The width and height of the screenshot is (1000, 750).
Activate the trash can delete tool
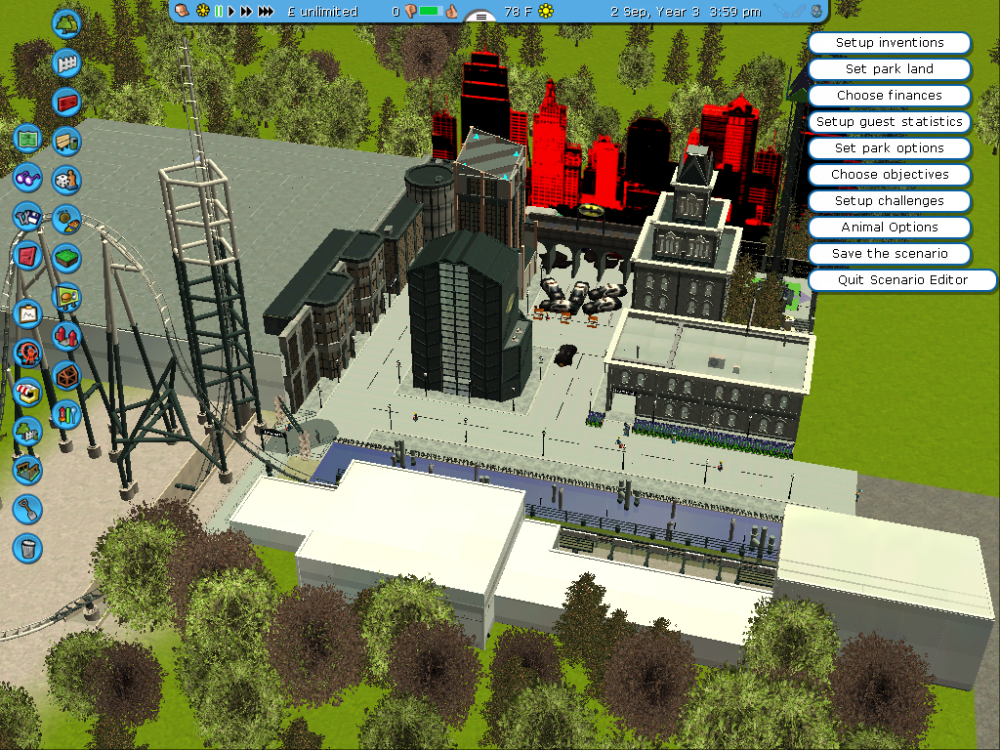click(x=27, y=547)
